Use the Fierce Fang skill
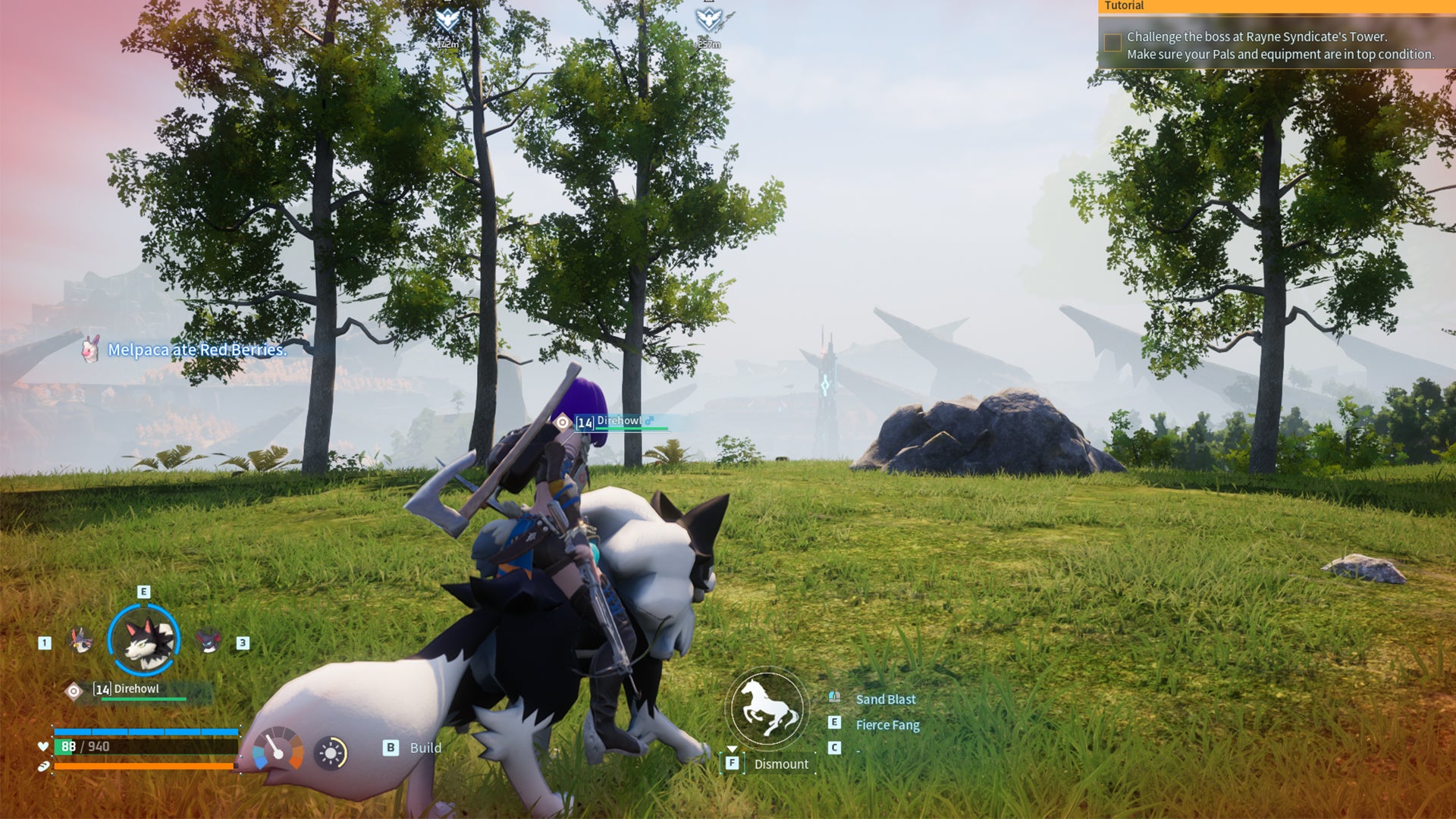Viewport: 1456px width, 819px height. [x=887, y=725]
